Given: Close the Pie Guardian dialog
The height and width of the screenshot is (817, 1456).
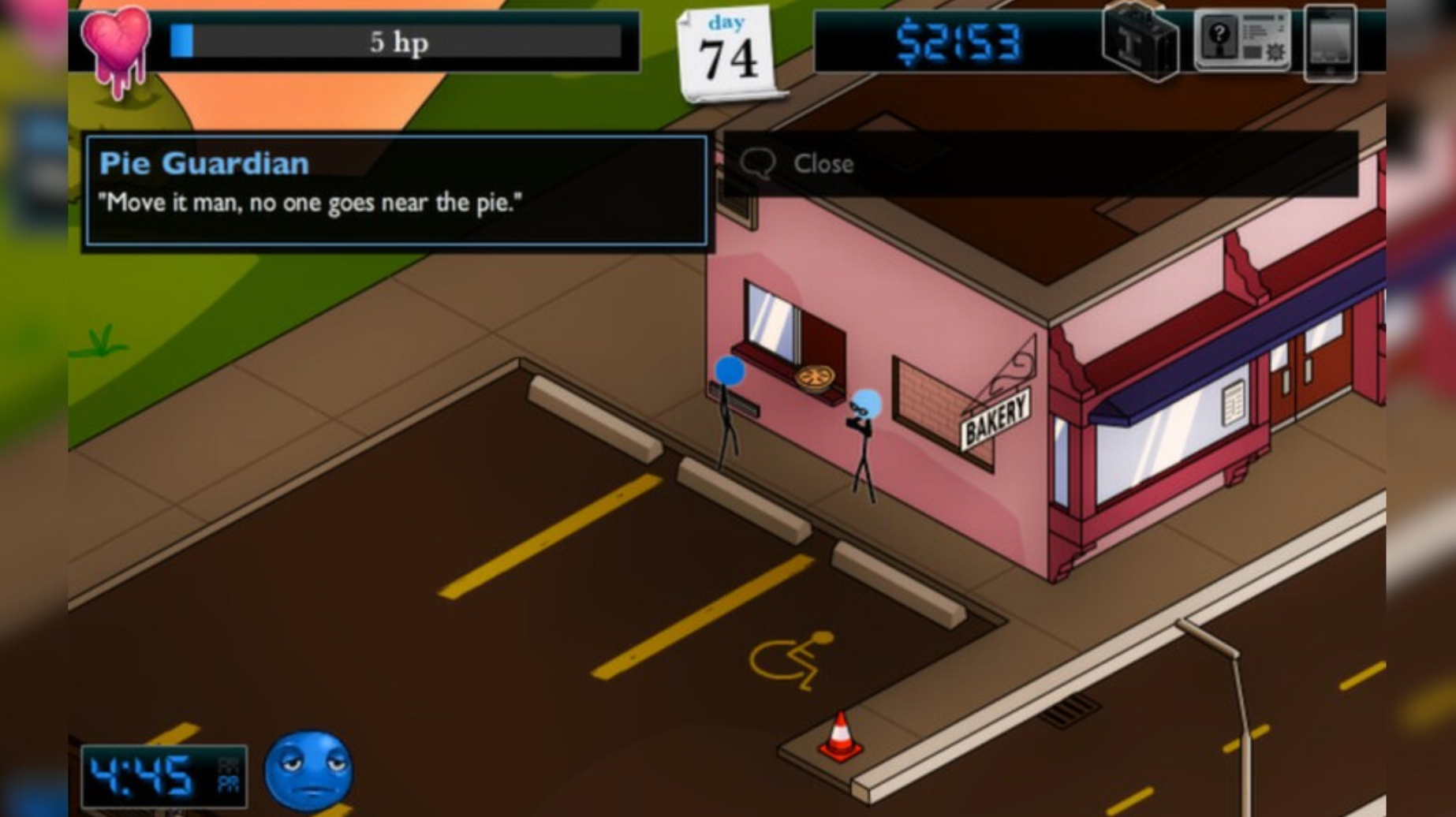Looking at the screenshot, I should [825, 163].
